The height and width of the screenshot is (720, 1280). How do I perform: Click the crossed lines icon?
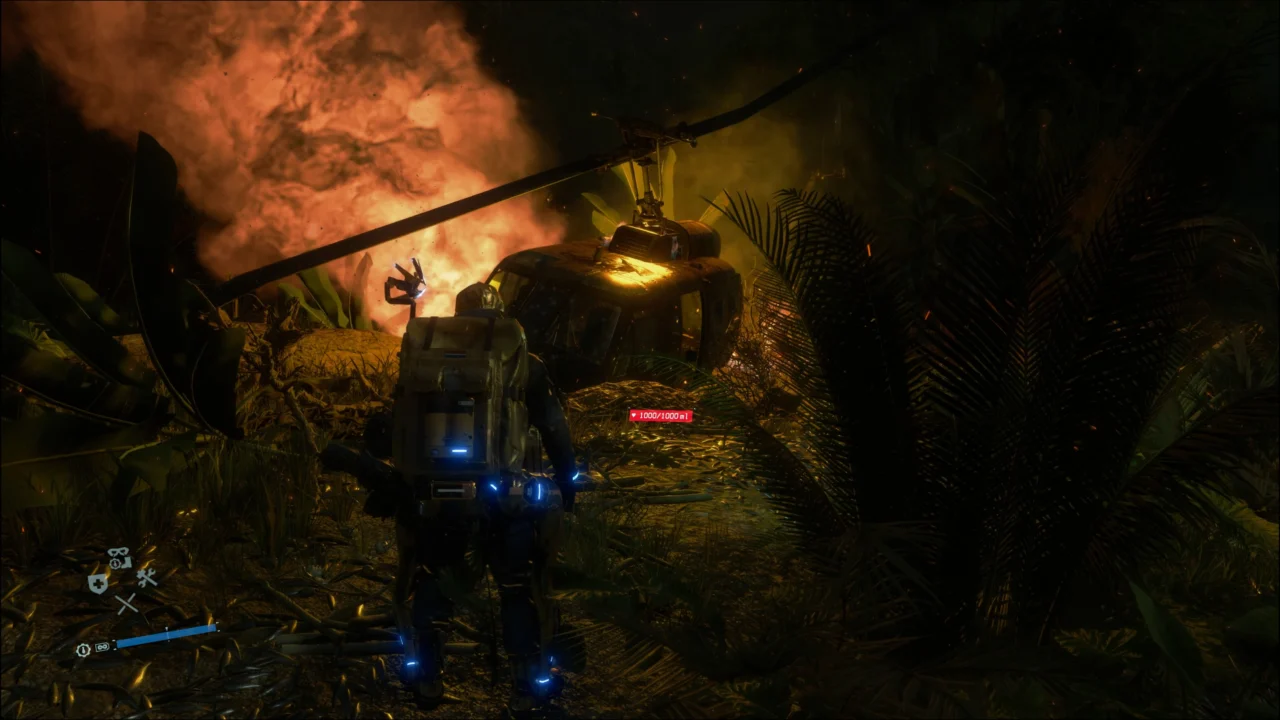pos(125,603)
